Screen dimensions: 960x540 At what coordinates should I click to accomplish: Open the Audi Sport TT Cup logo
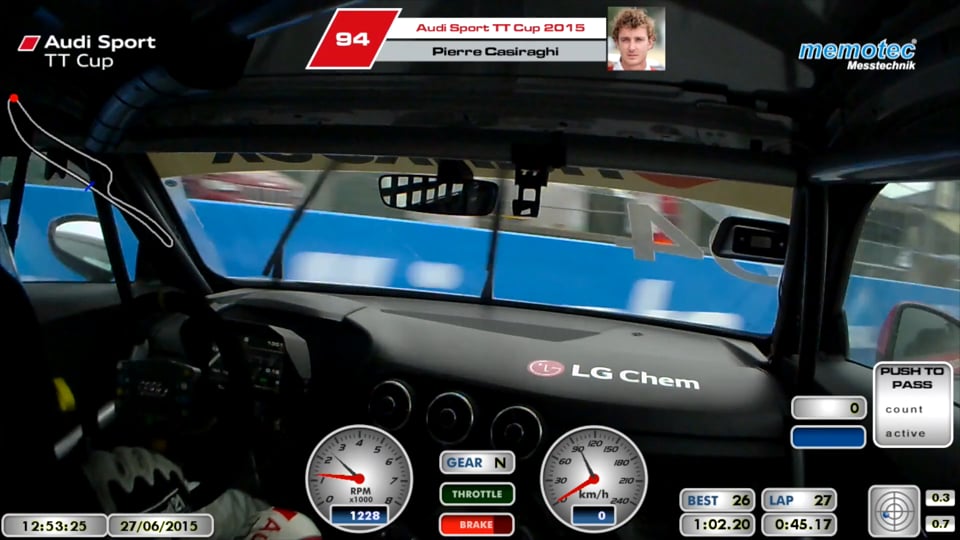click(88, 51)
